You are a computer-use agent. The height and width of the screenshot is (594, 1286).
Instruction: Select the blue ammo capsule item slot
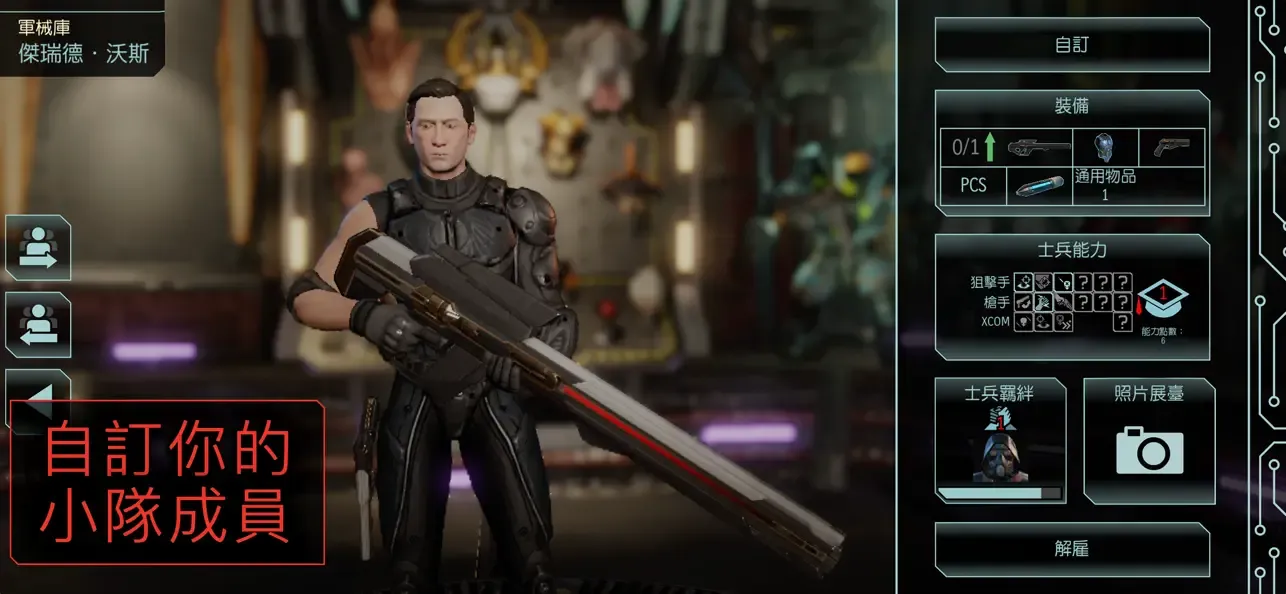tap(1039, 186)
